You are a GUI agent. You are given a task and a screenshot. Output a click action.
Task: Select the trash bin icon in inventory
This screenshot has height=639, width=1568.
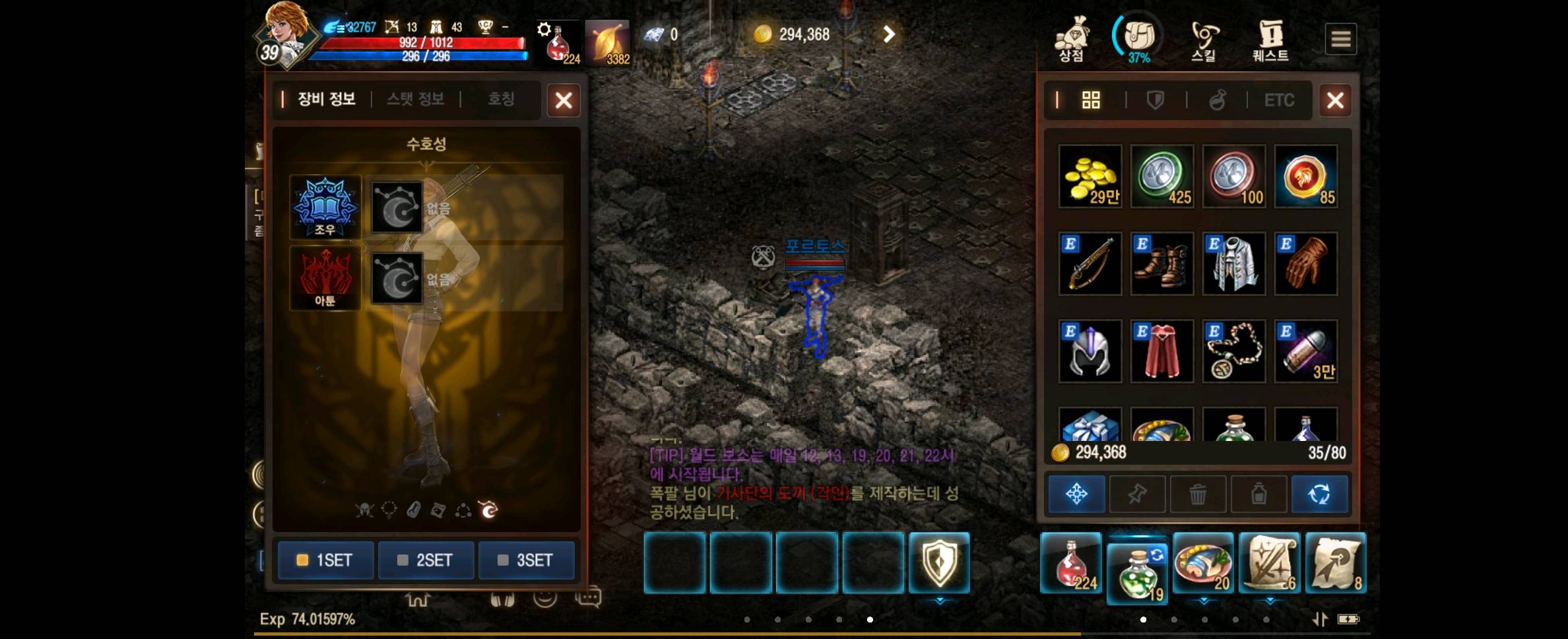pos(1198,494)
